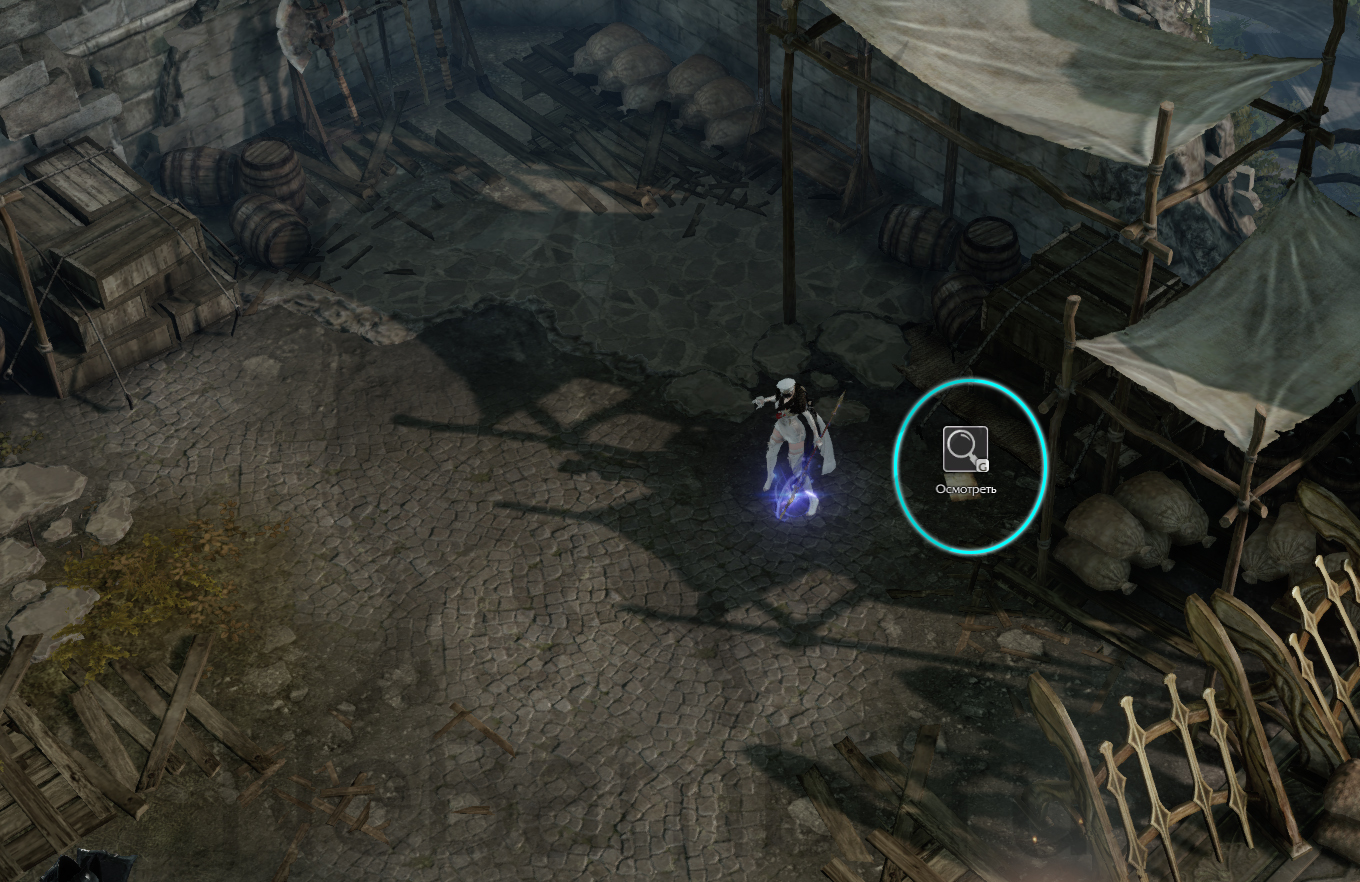Click the Осмотреть magnifying glass icon
The height and width of the screenshot is (882, 1360).
tap(965, 449)
